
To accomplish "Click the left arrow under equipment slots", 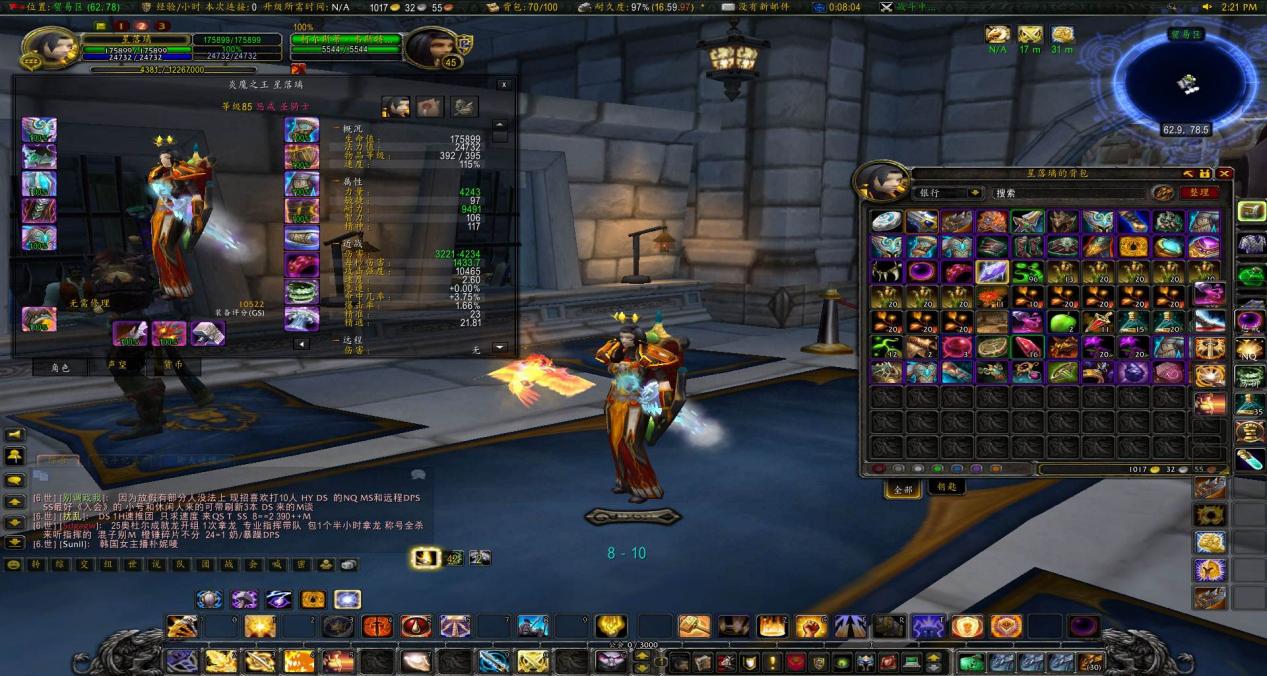I will [x=301, y=343].
